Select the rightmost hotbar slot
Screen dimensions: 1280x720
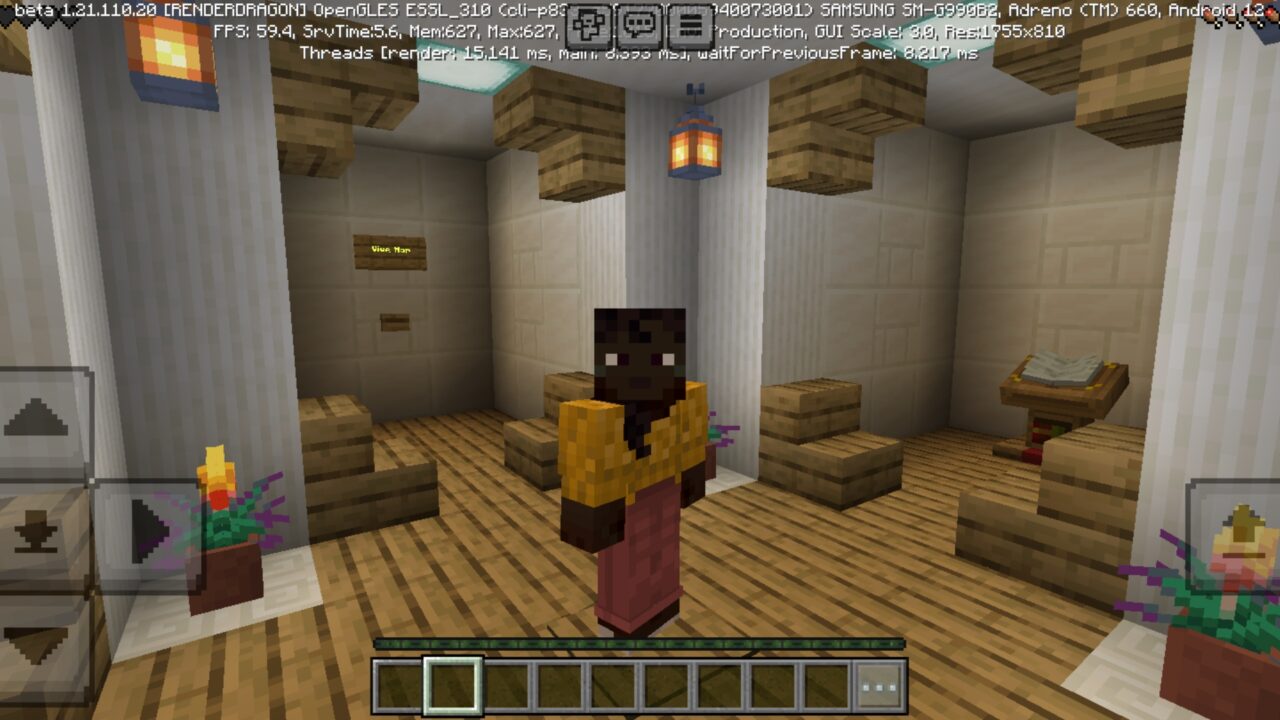tap(826, 686)
